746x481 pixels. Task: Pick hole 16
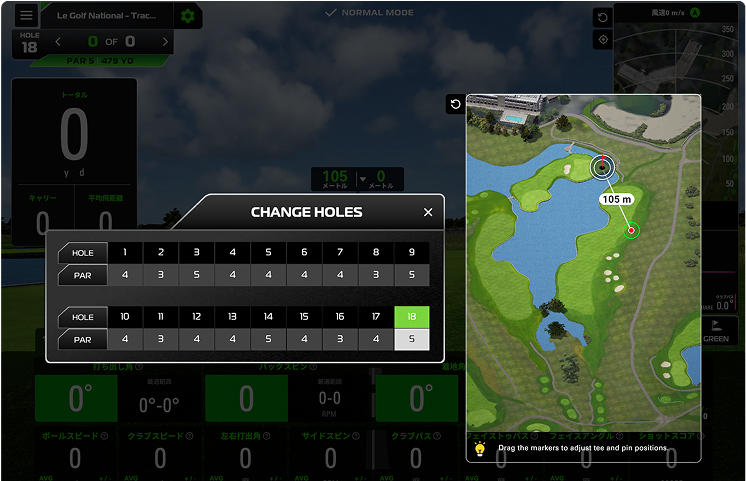pyautogui.click(x=340, y=317)
